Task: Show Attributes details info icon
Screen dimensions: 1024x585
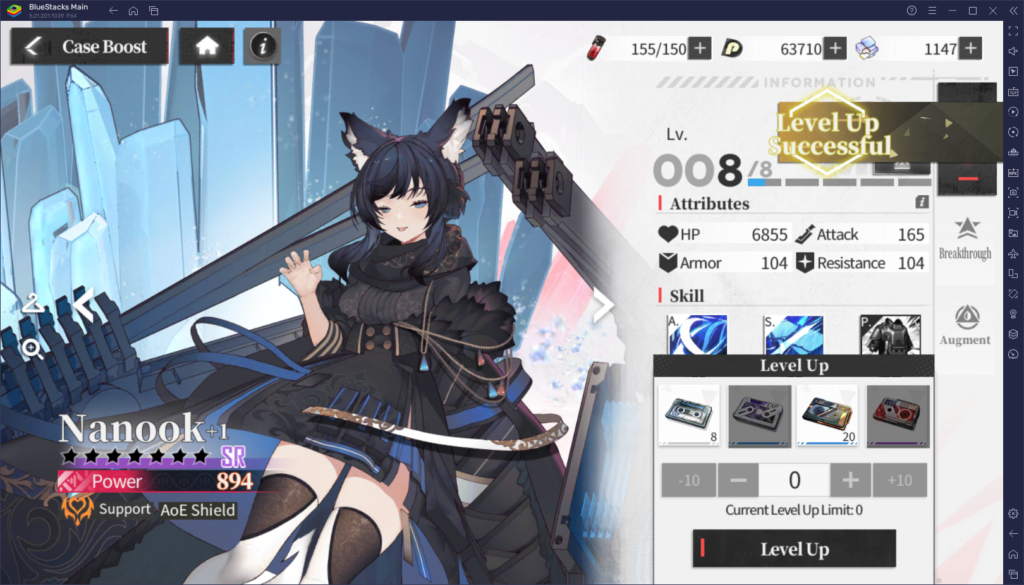Action: coord(922,202)
